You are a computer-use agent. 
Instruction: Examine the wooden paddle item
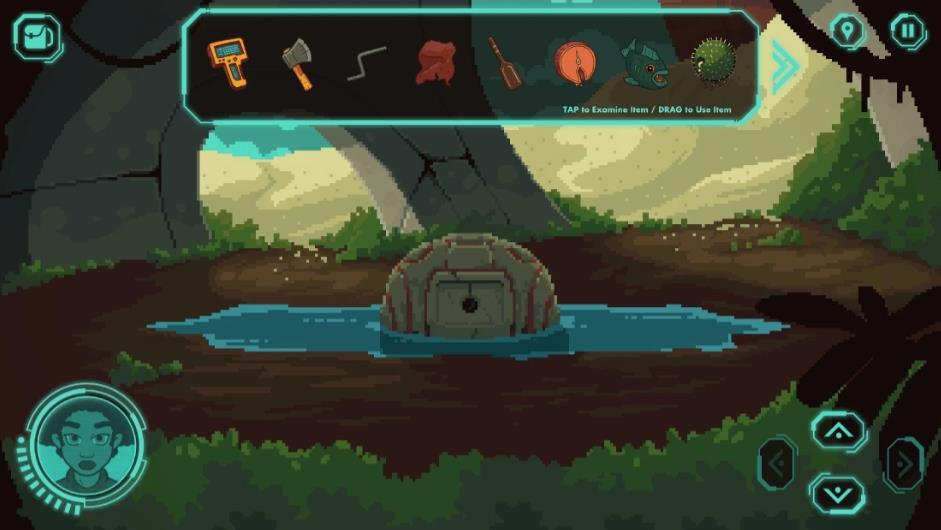[504, 62]
